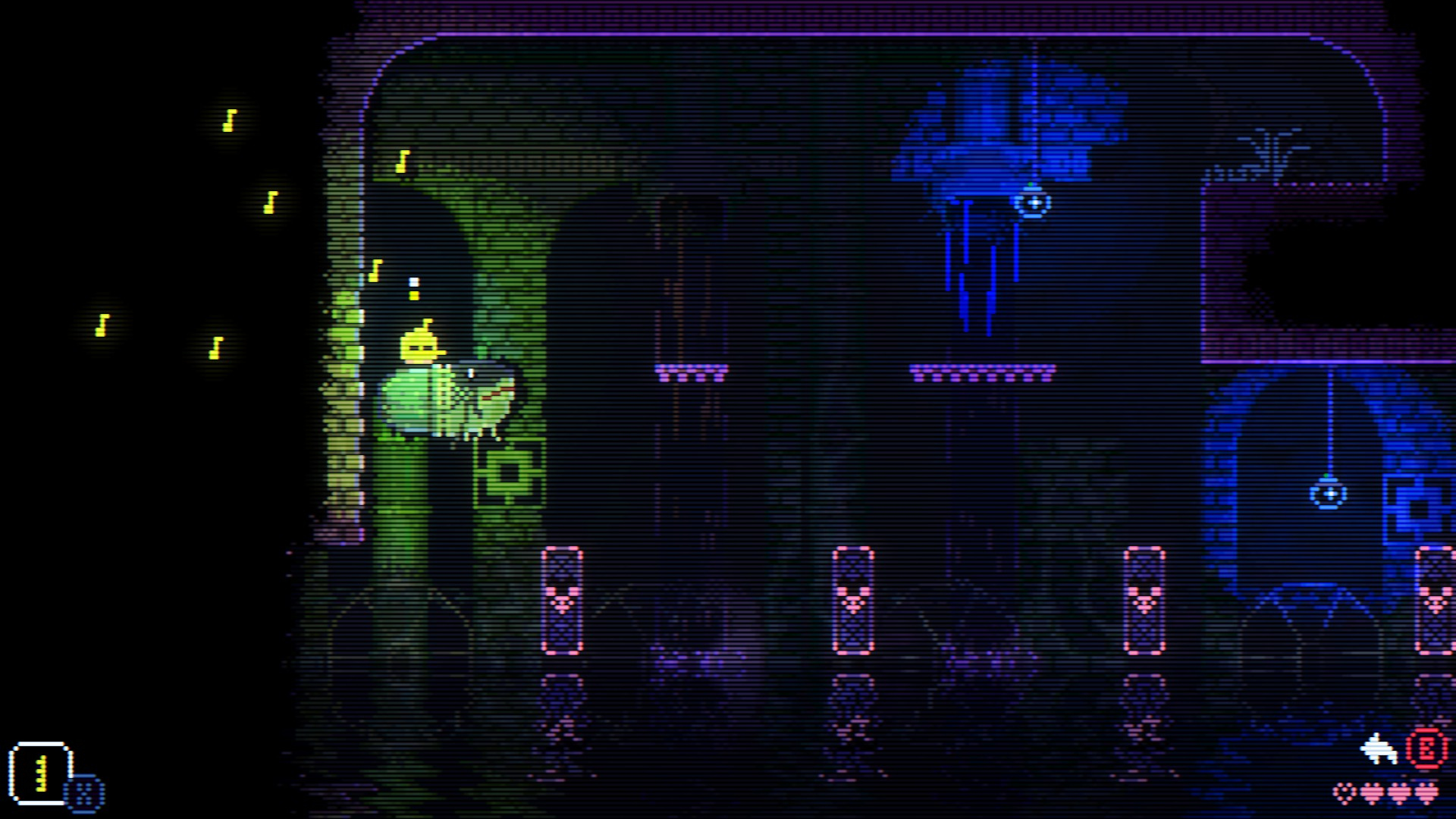Select the equipped flute item slot
The height and width of the screenshot is (819, 1456).
tap(41, 773)
